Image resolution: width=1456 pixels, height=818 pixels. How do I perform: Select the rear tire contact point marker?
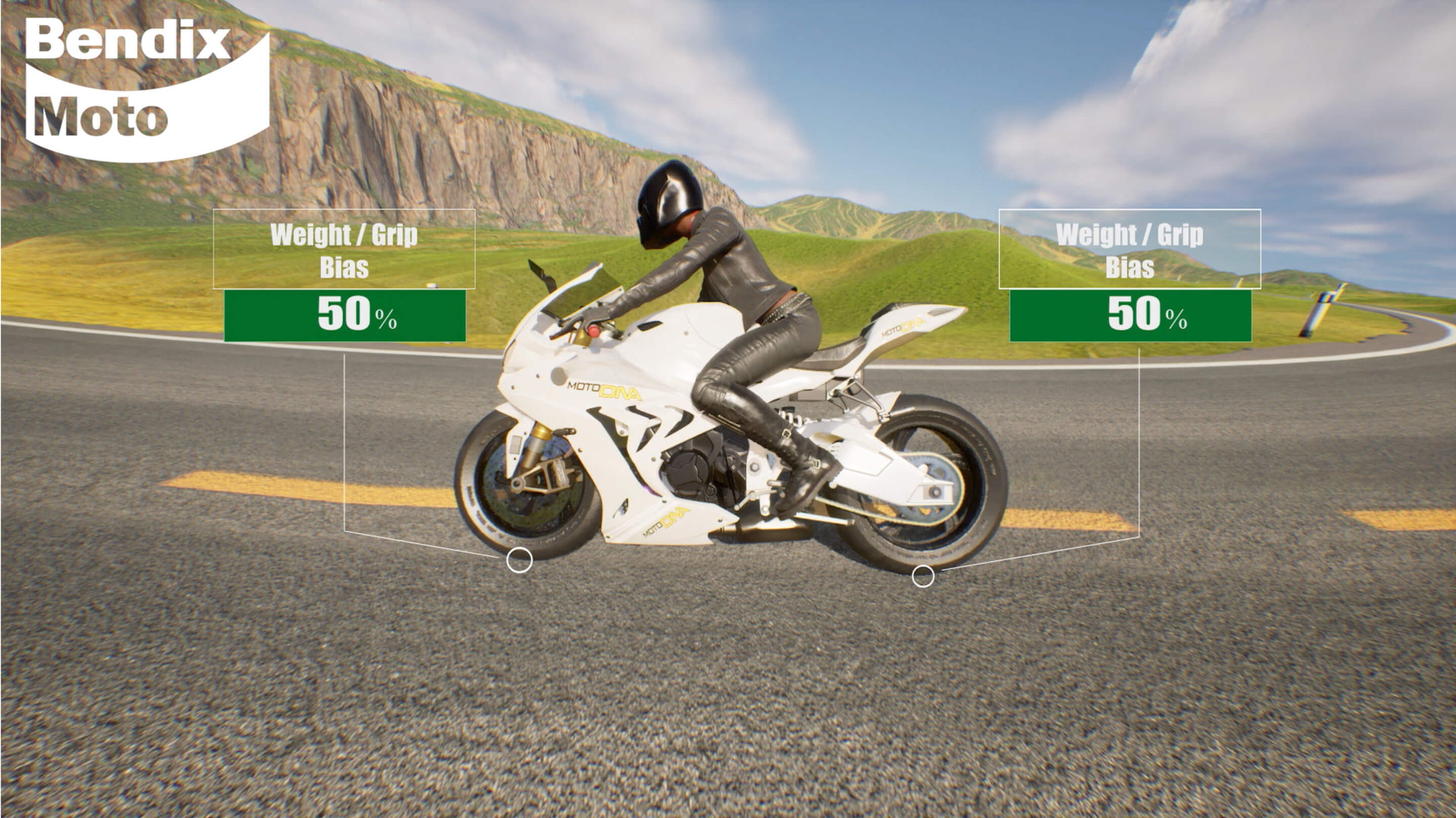pyautogui.click(x=923, y=576)
